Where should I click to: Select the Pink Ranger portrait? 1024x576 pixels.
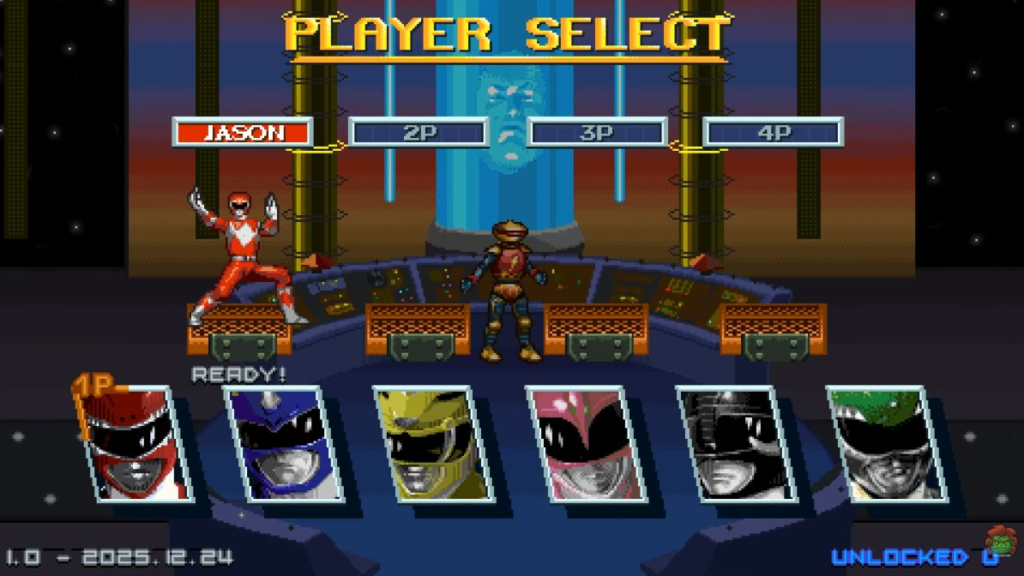585,444
